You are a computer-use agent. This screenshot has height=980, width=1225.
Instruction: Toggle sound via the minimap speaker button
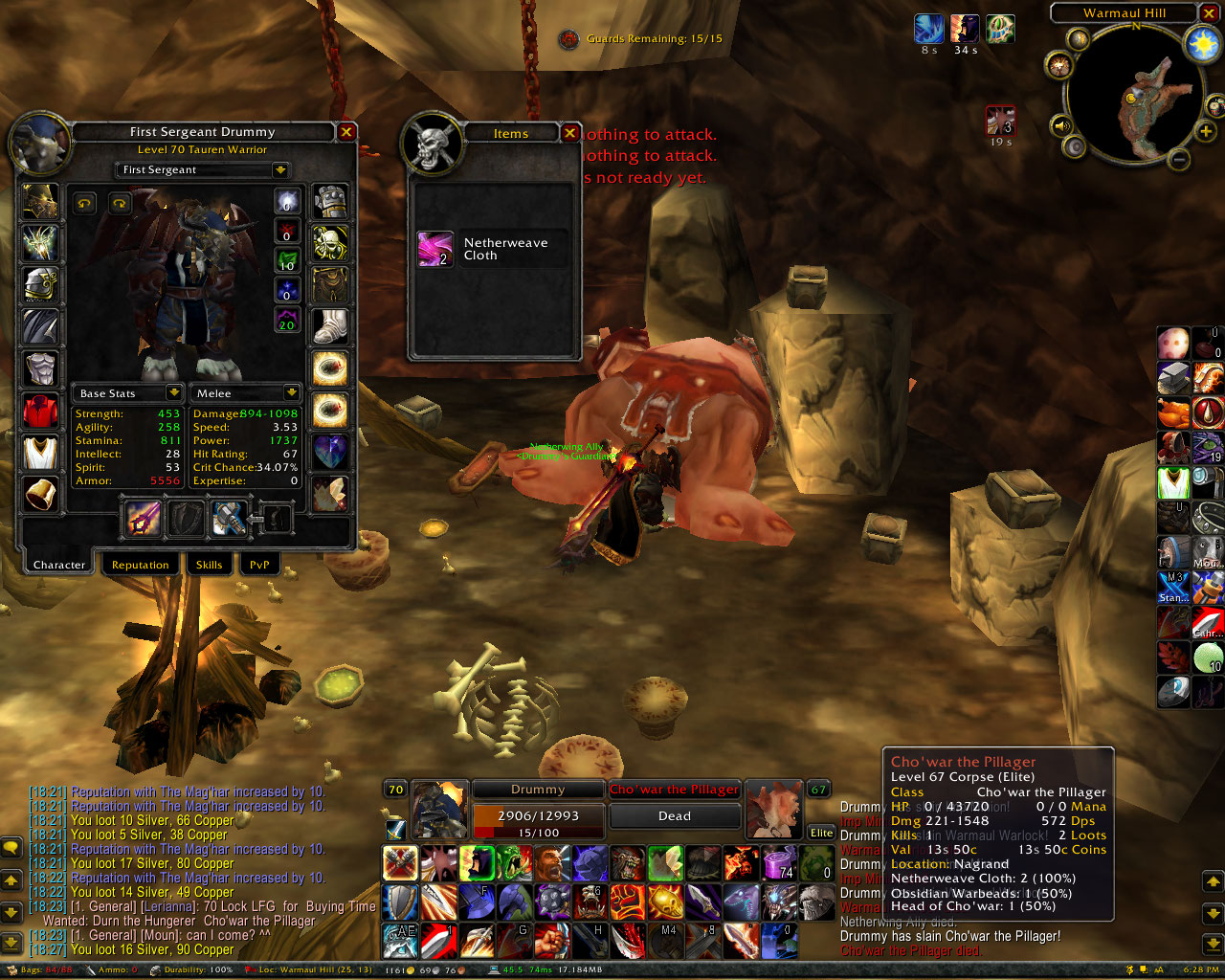(x=1061, y=125)
